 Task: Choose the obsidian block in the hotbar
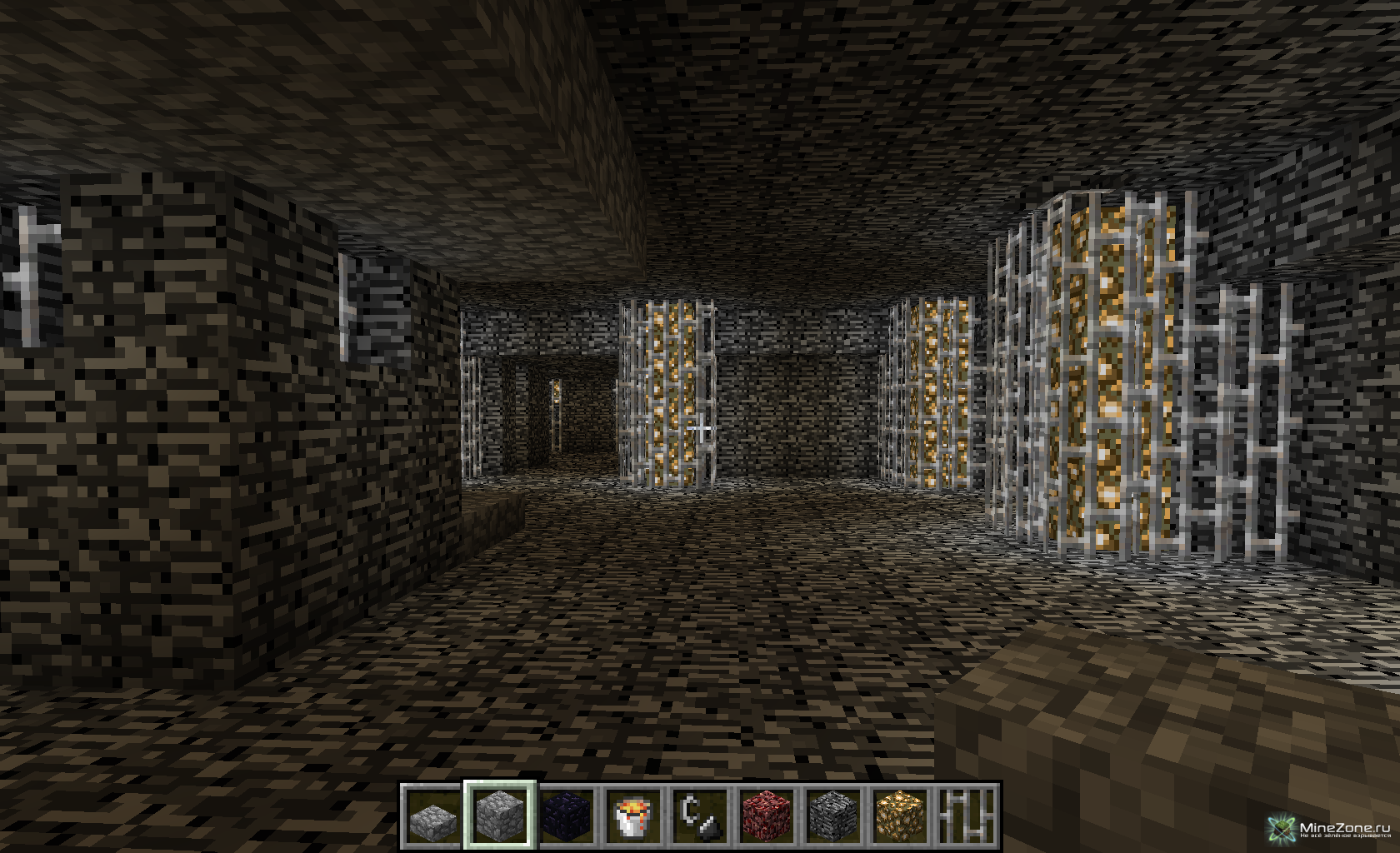(x=566, y=816)
